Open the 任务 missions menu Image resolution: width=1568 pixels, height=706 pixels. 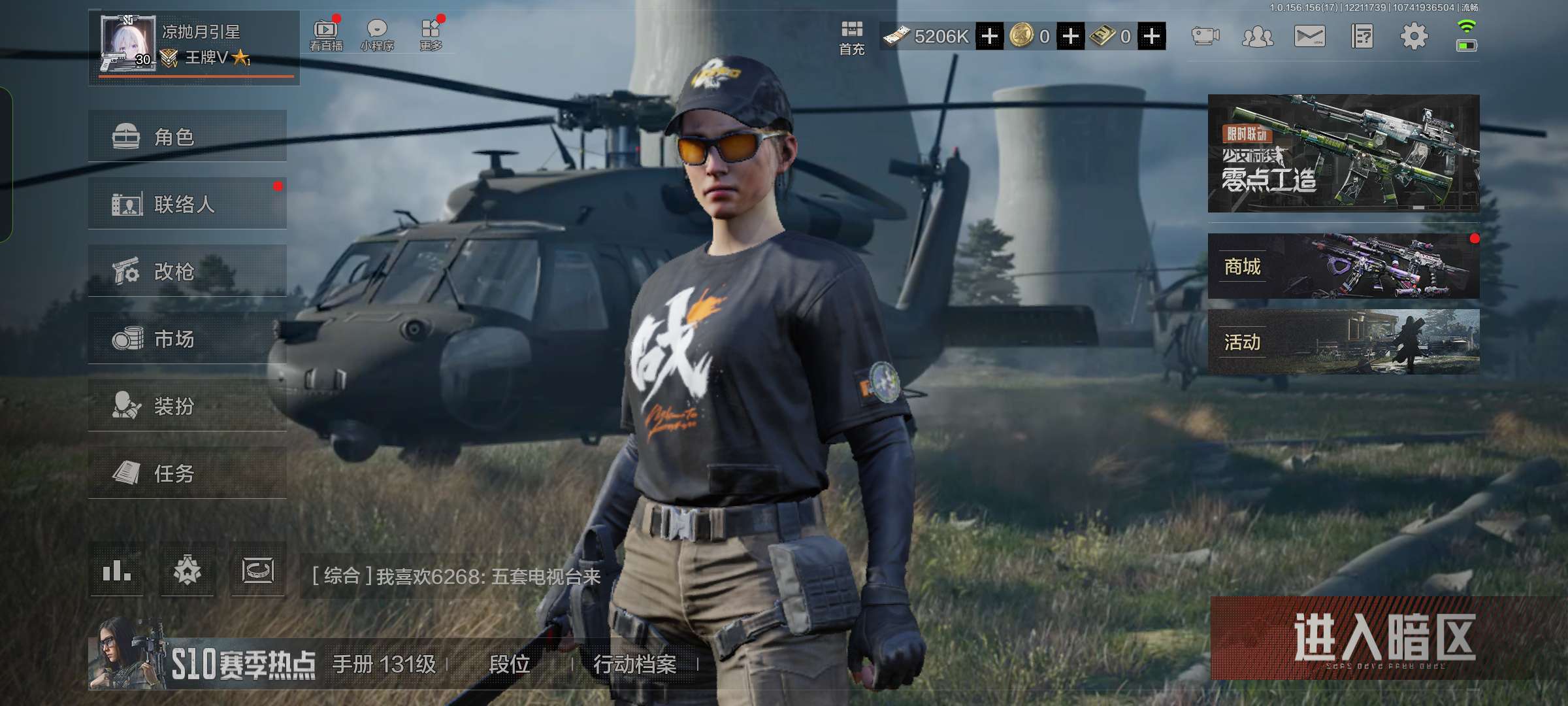click(187, 473)
